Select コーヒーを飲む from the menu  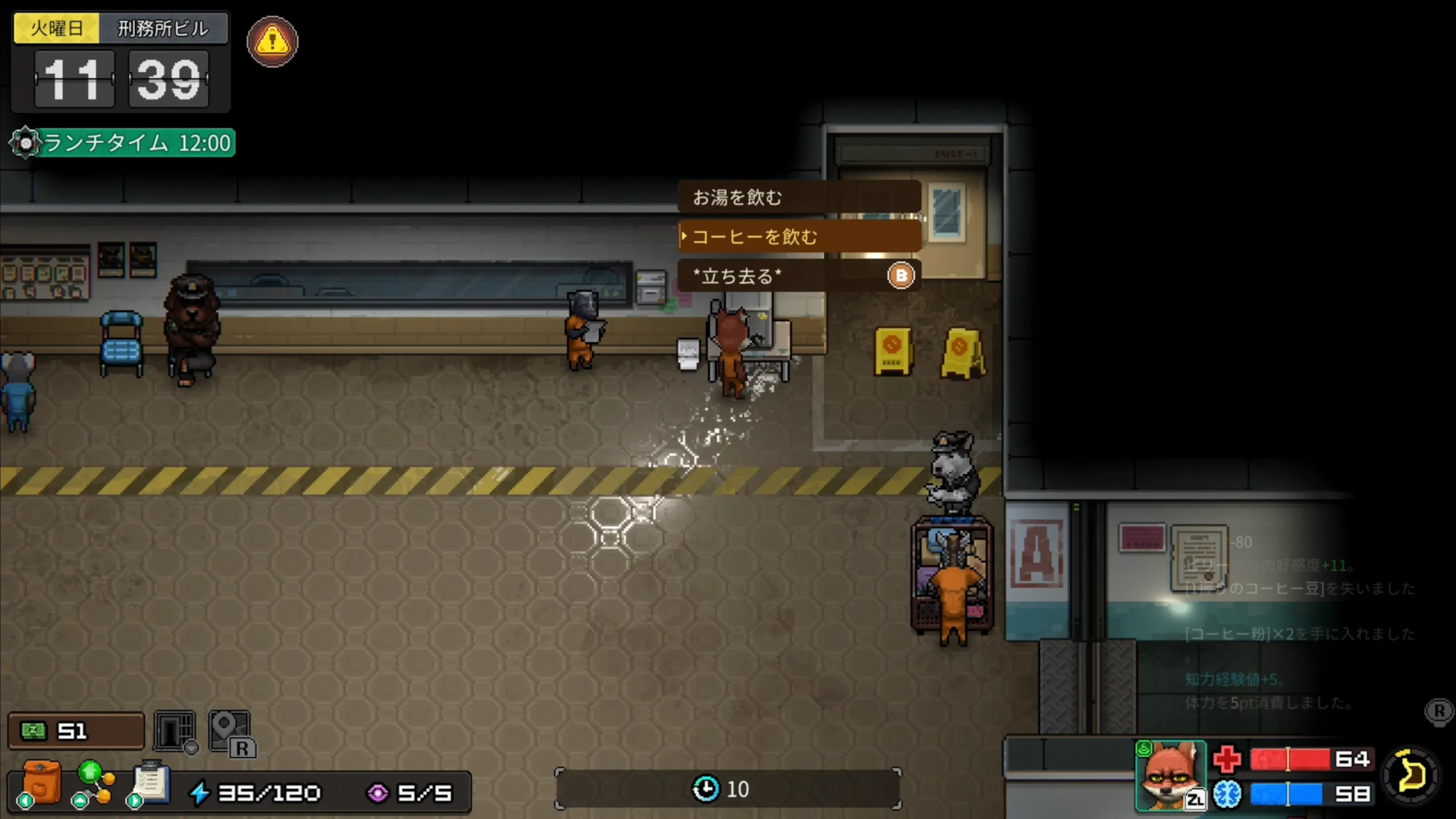[x=799, y=236]
